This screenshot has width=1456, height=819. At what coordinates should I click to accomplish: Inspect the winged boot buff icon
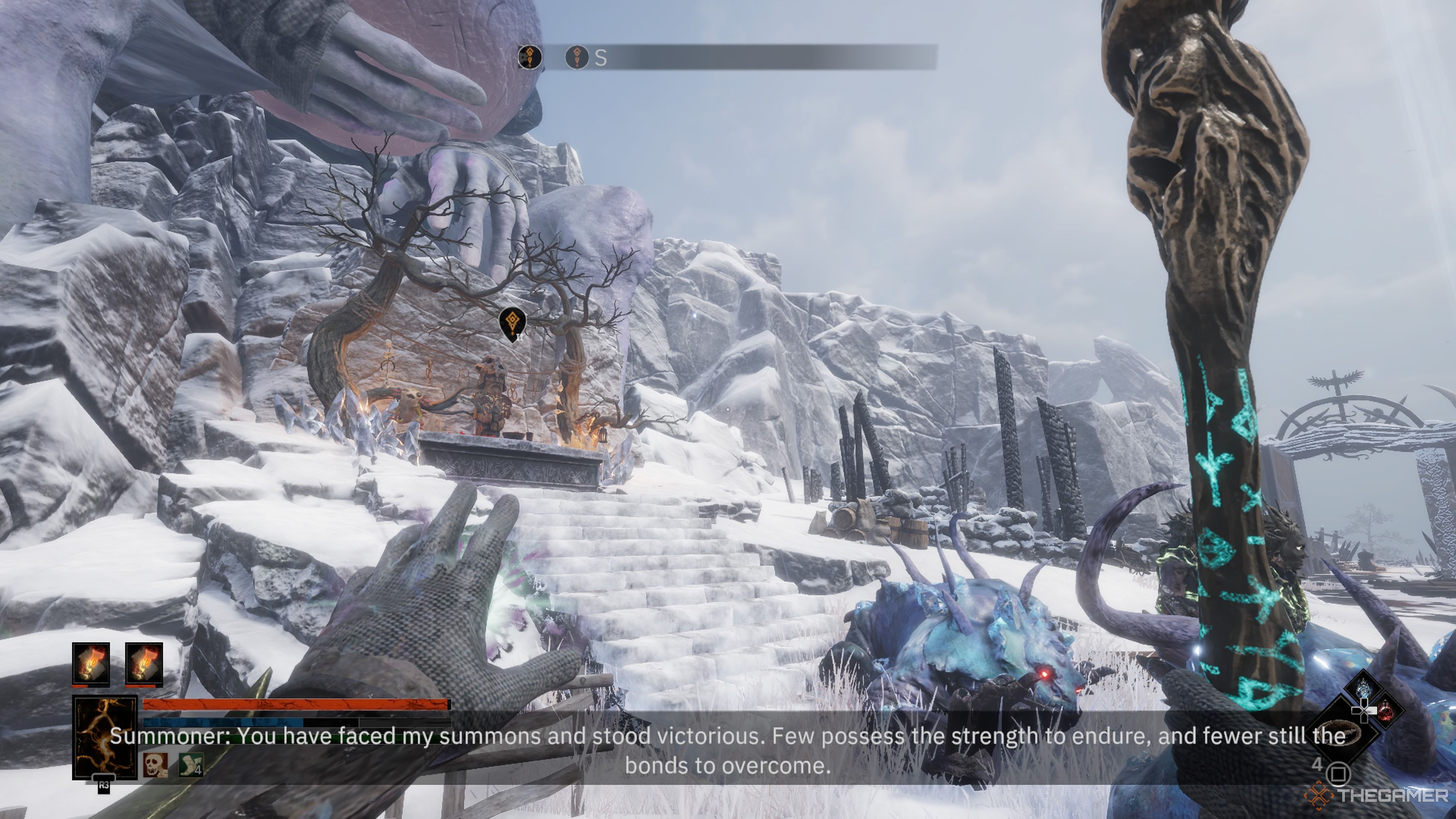(x=191, y=765)
